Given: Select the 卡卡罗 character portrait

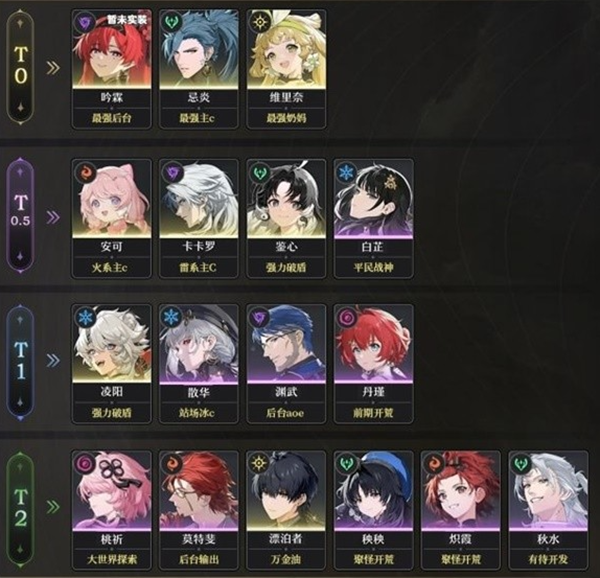Looking at the screenshot, I should click(198, 207).
